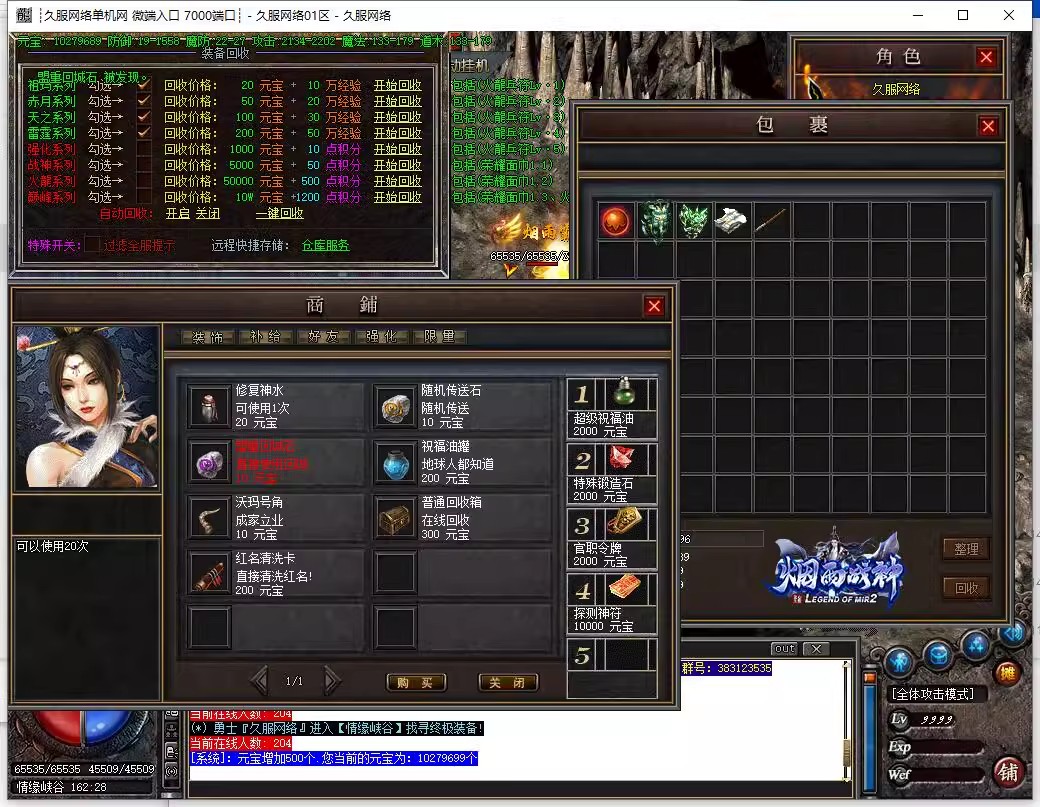Viewport: 1040px width, 807px height.
Task: Close the 角色 character panel
Action: 986,58
